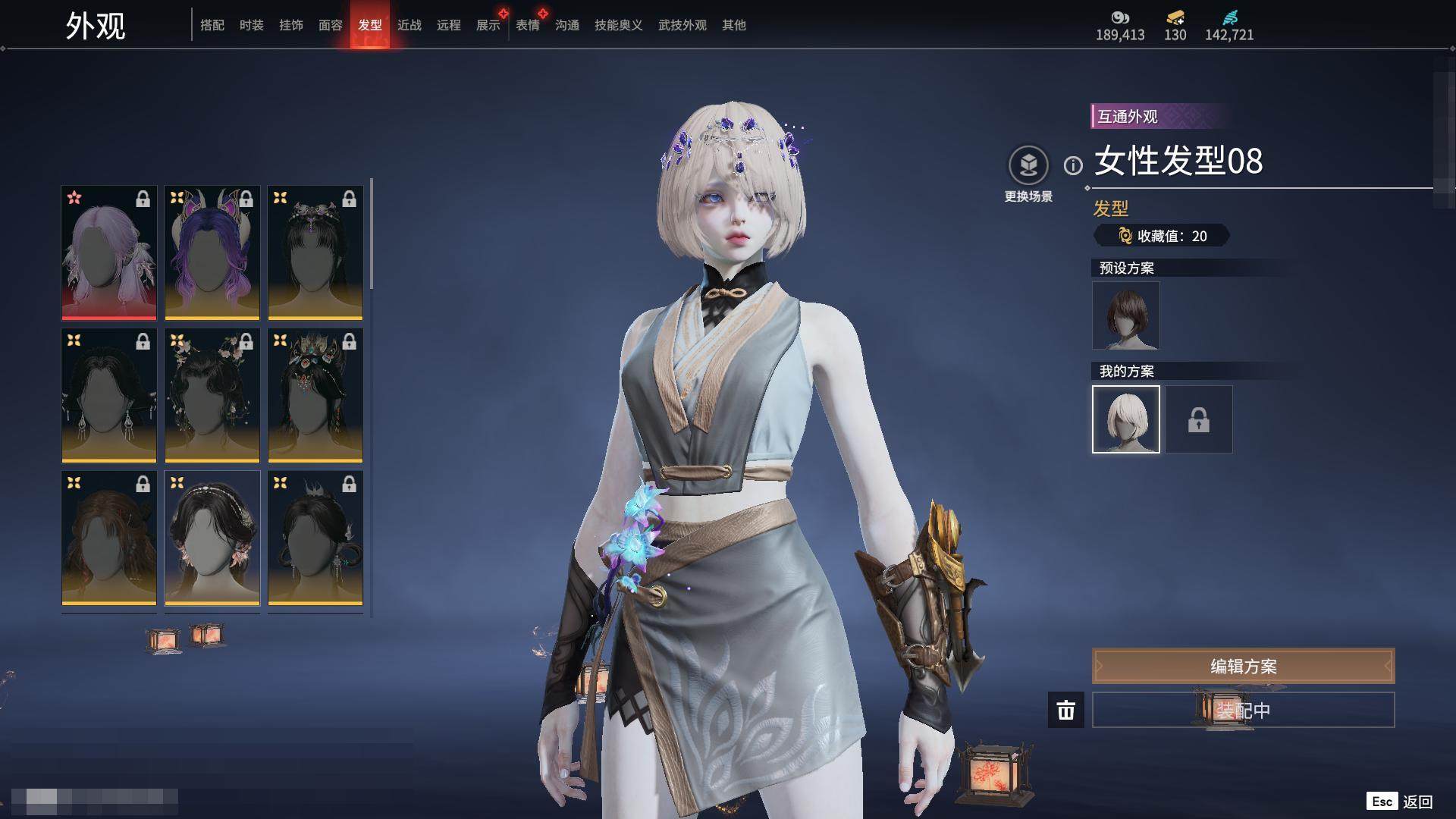
Task: Select the white bob scheme under 我的方案
Action: click(x=1126, y=419)
